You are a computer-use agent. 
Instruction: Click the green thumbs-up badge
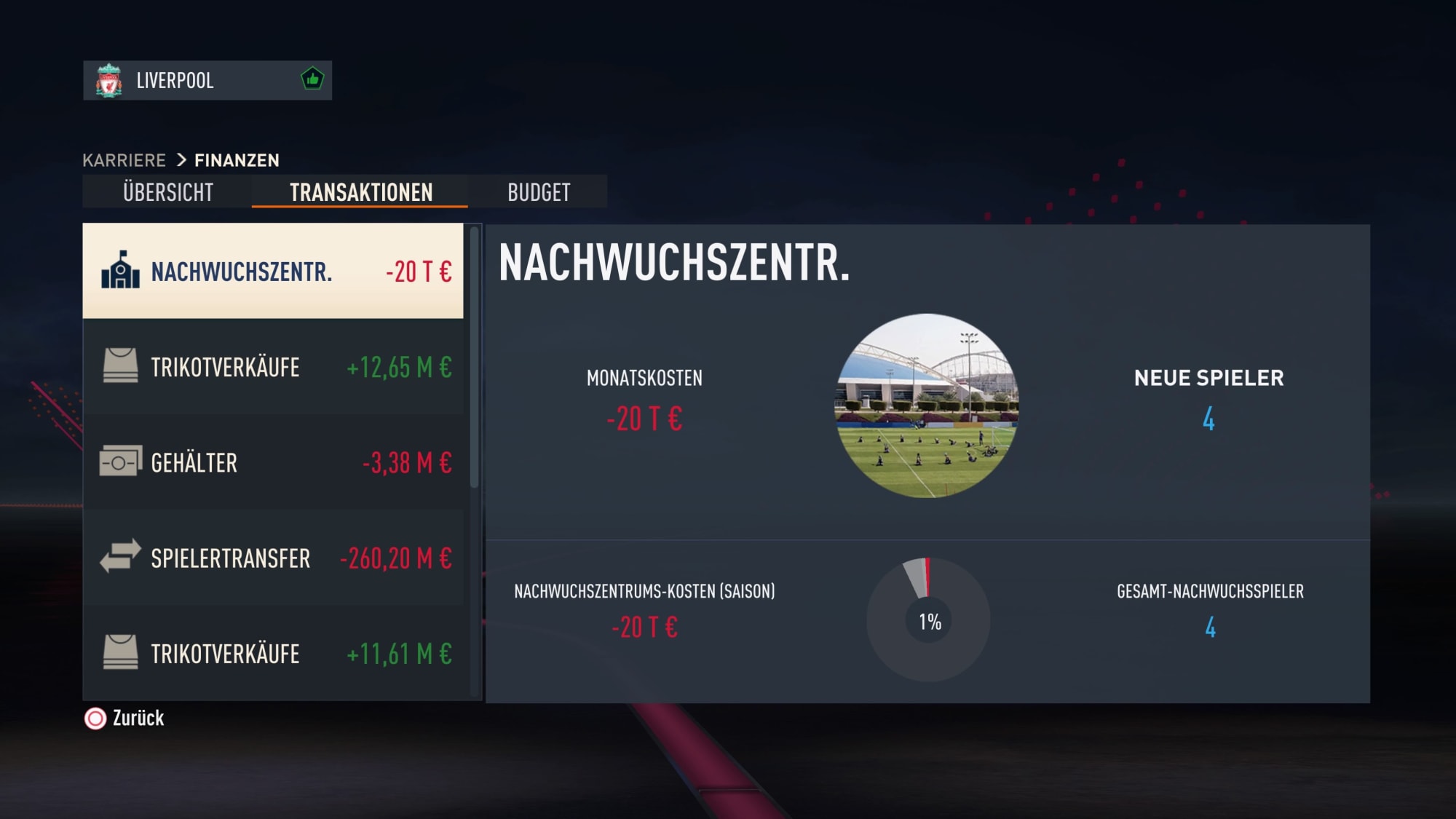click(311, 80)
